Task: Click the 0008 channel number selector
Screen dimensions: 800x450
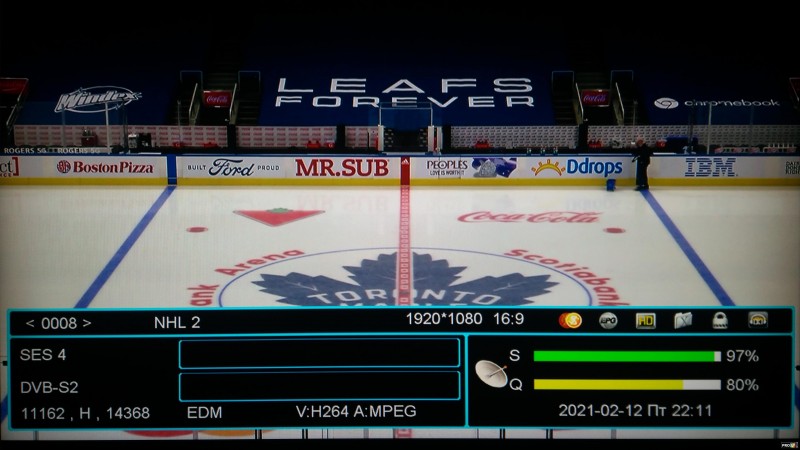Action: coord(58,322)
